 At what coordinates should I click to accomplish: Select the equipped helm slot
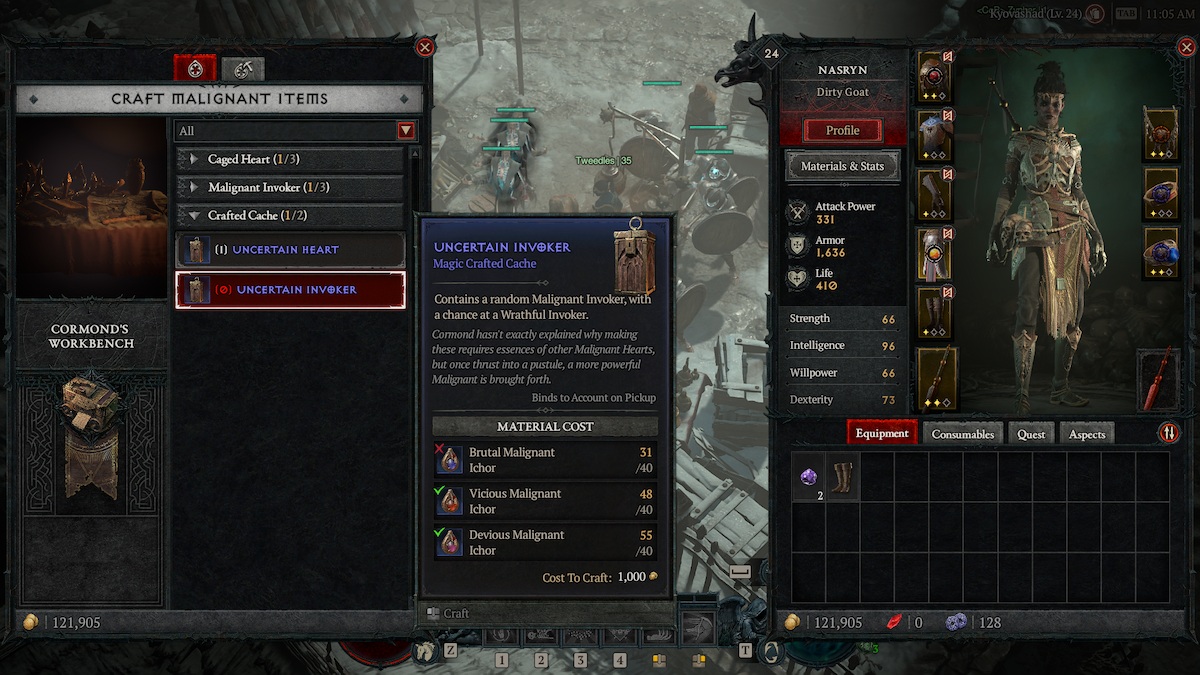(935, 78)
